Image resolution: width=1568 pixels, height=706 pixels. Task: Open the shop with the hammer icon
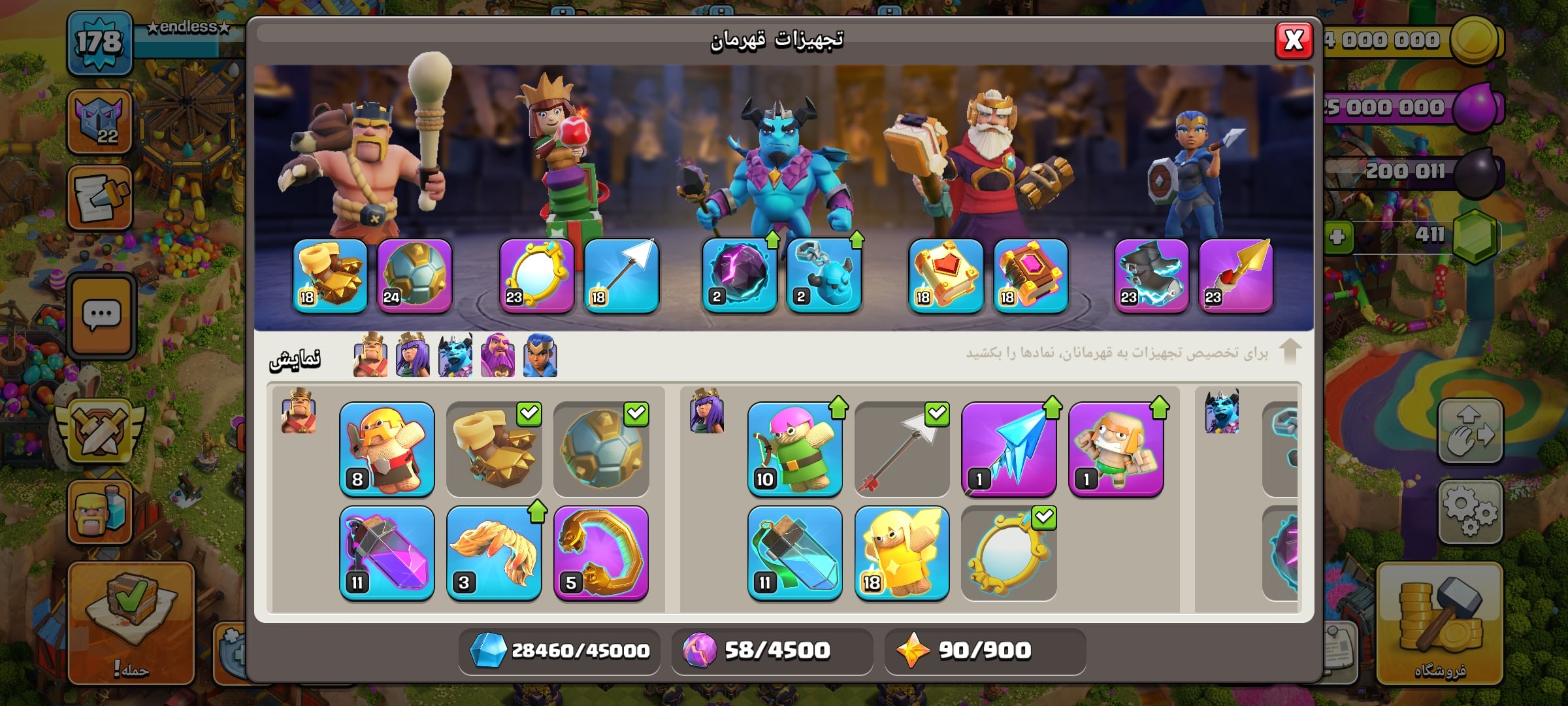(1439, 623)
